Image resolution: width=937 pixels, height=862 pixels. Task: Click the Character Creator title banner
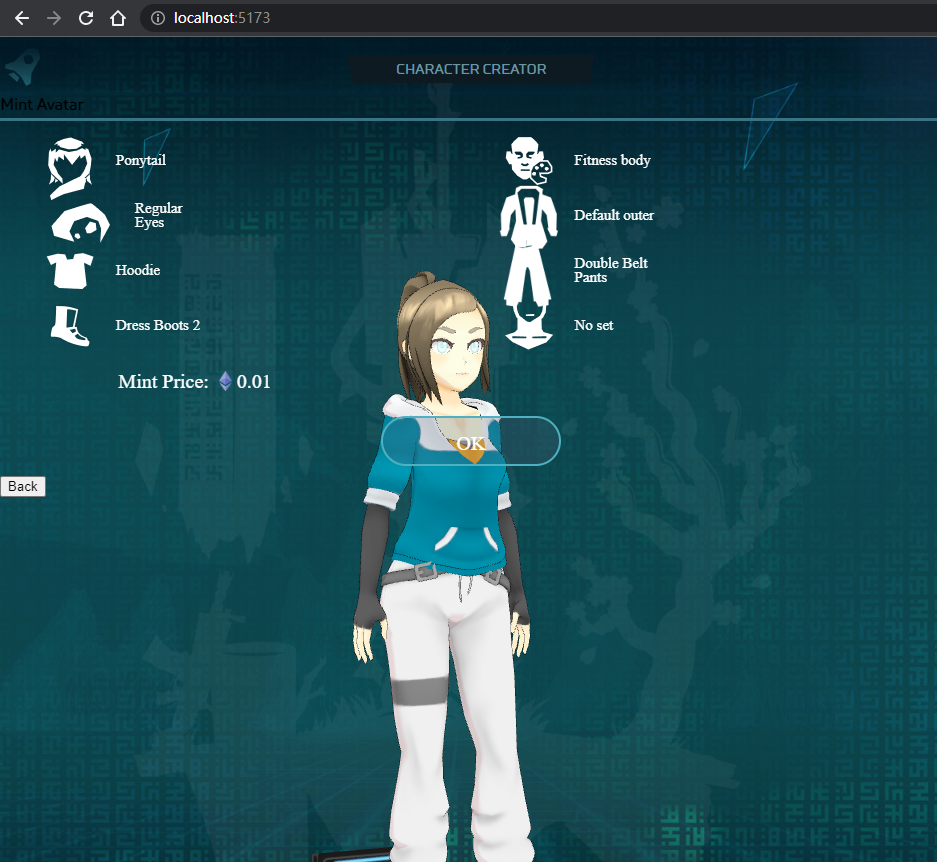coord(471,69)
